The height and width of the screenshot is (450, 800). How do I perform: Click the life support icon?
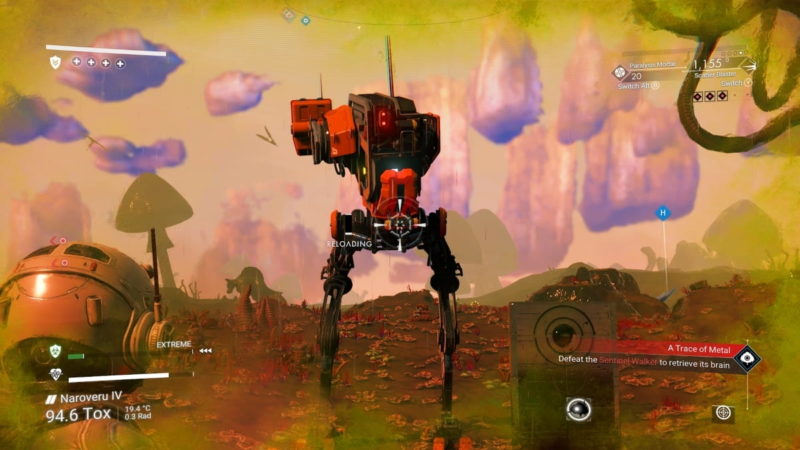tap(56, 375)
